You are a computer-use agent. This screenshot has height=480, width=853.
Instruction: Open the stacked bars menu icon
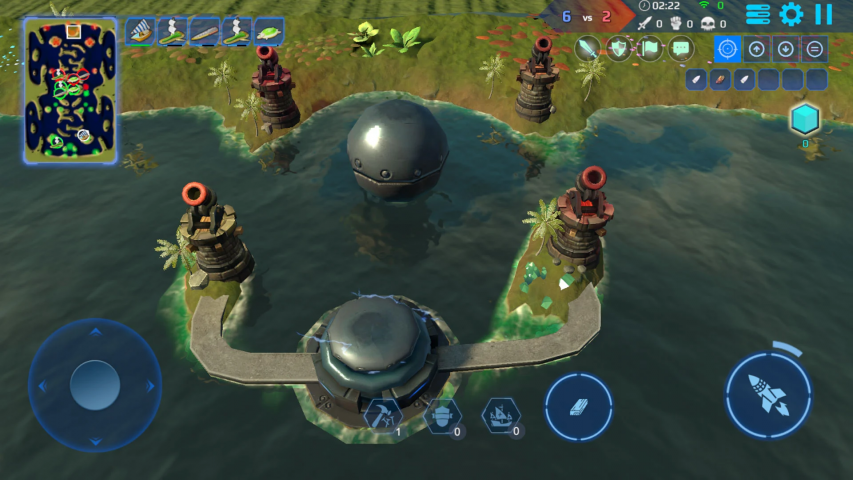tap(759, 14)
